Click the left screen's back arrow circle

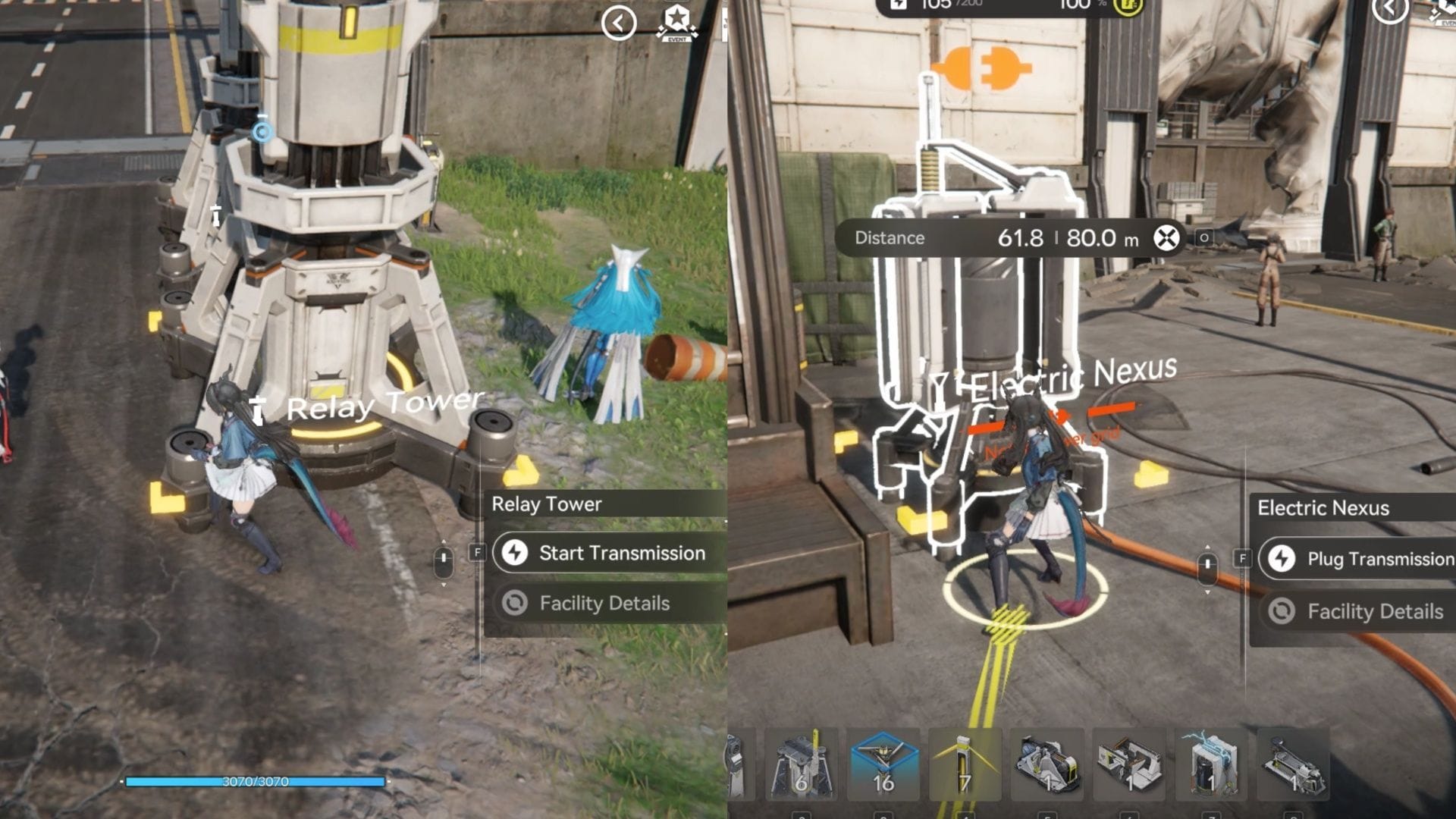pyautogui.click(x=619, y=24)
